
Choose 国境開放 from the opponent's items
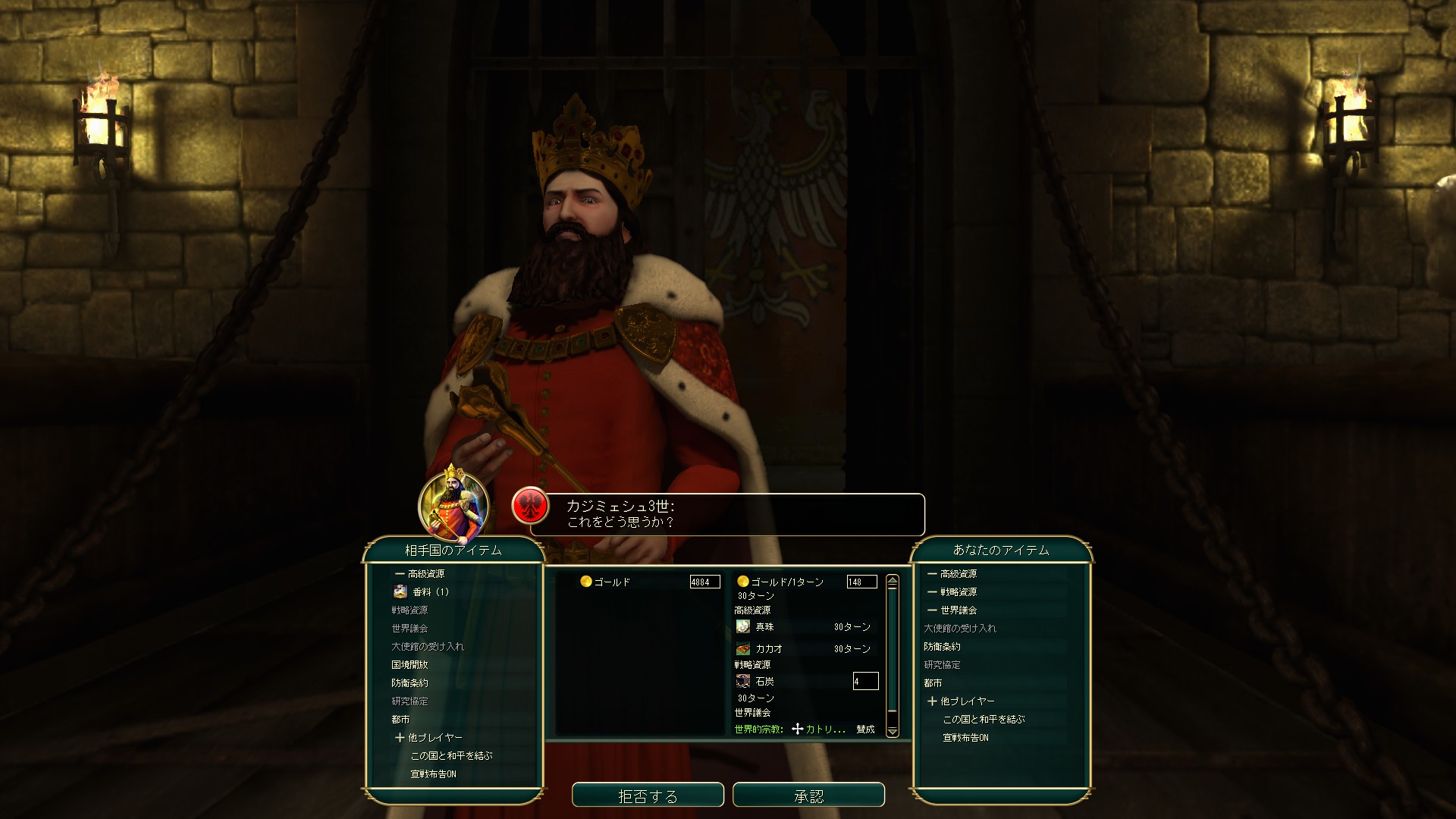coord(409,665)
